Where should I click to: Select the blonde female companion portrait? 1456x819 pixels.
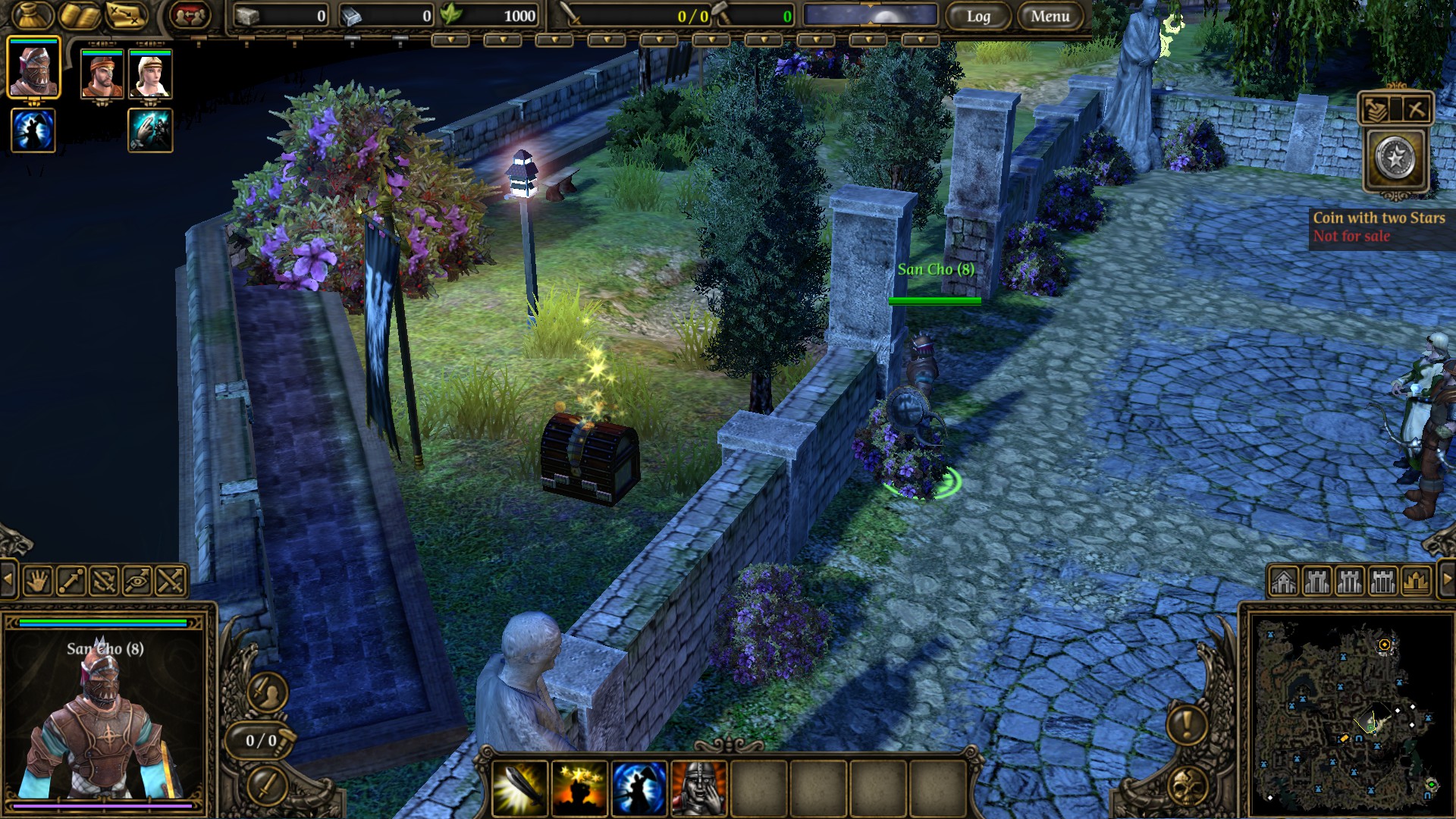pos(150,74)
